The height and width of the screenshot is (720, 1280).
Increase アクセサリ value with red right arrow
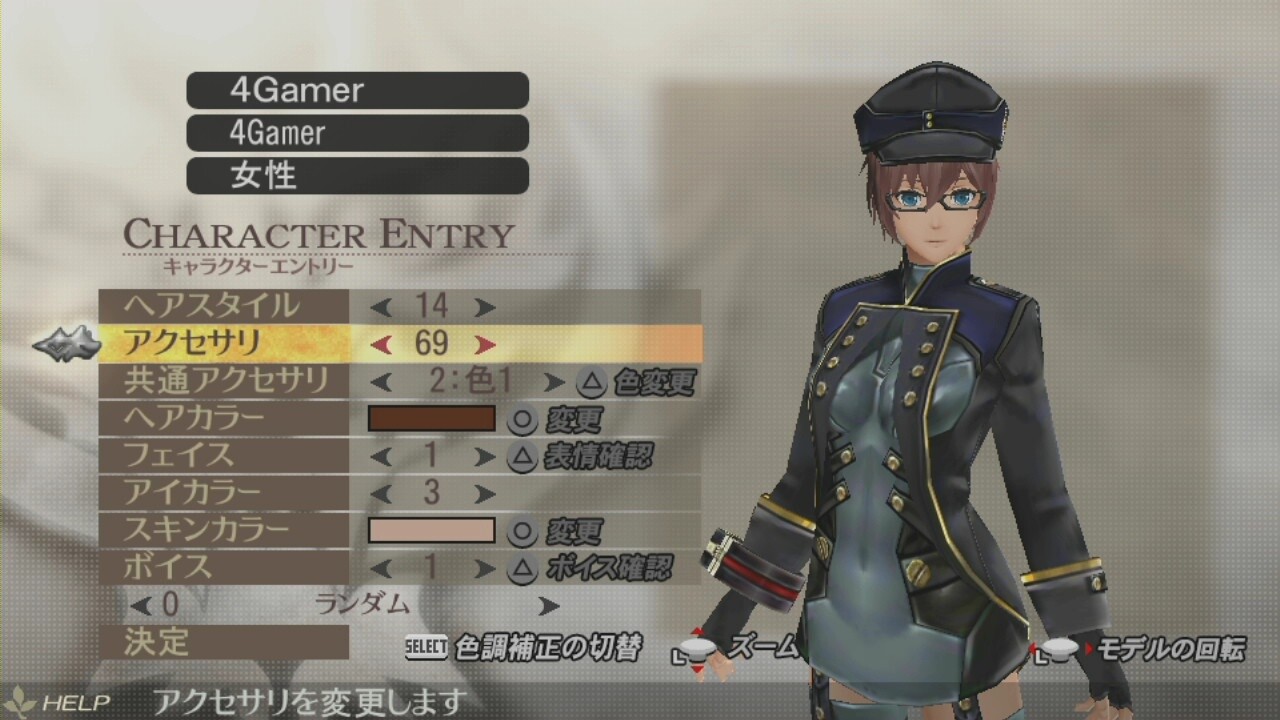click(484, 344)
